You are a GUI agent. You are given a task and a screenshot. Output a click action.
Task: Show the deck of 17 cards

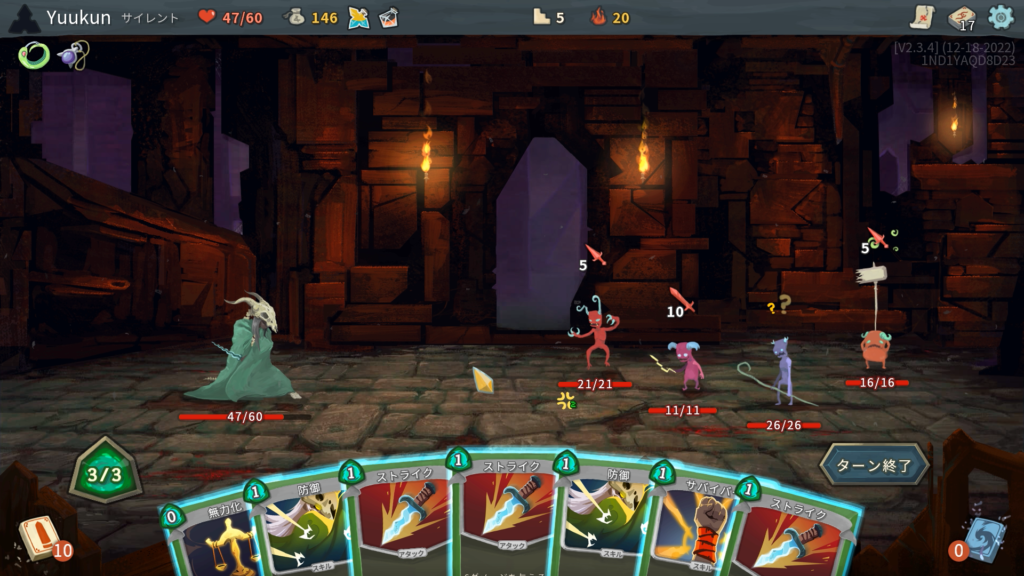pyautogui.click(x=961, y=17)
